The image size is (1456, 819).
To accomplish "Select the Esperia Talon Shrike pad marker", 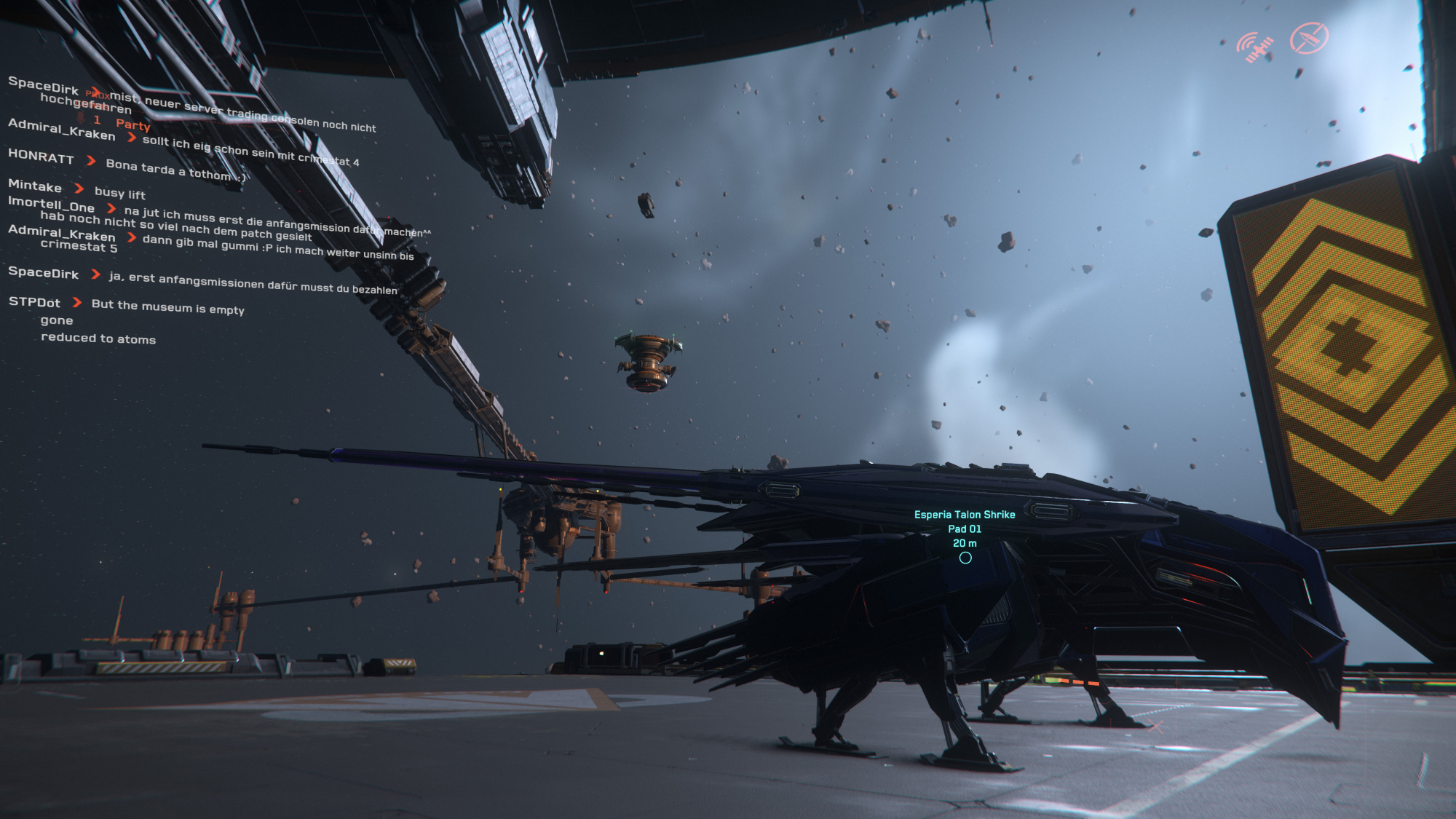I will (965, 558).
